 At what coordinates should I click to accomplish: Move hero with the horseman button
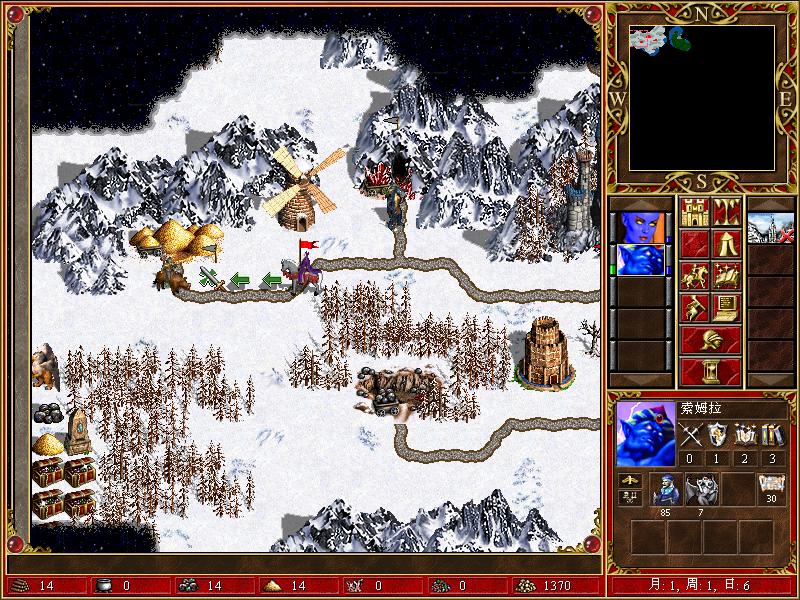(x=694, y=275)
